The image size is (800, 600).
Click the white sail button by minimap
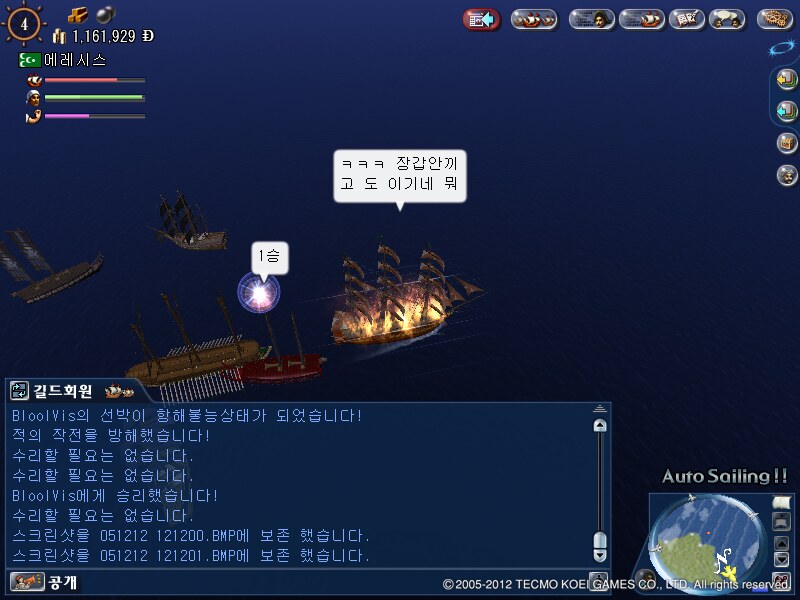(781, 502)
